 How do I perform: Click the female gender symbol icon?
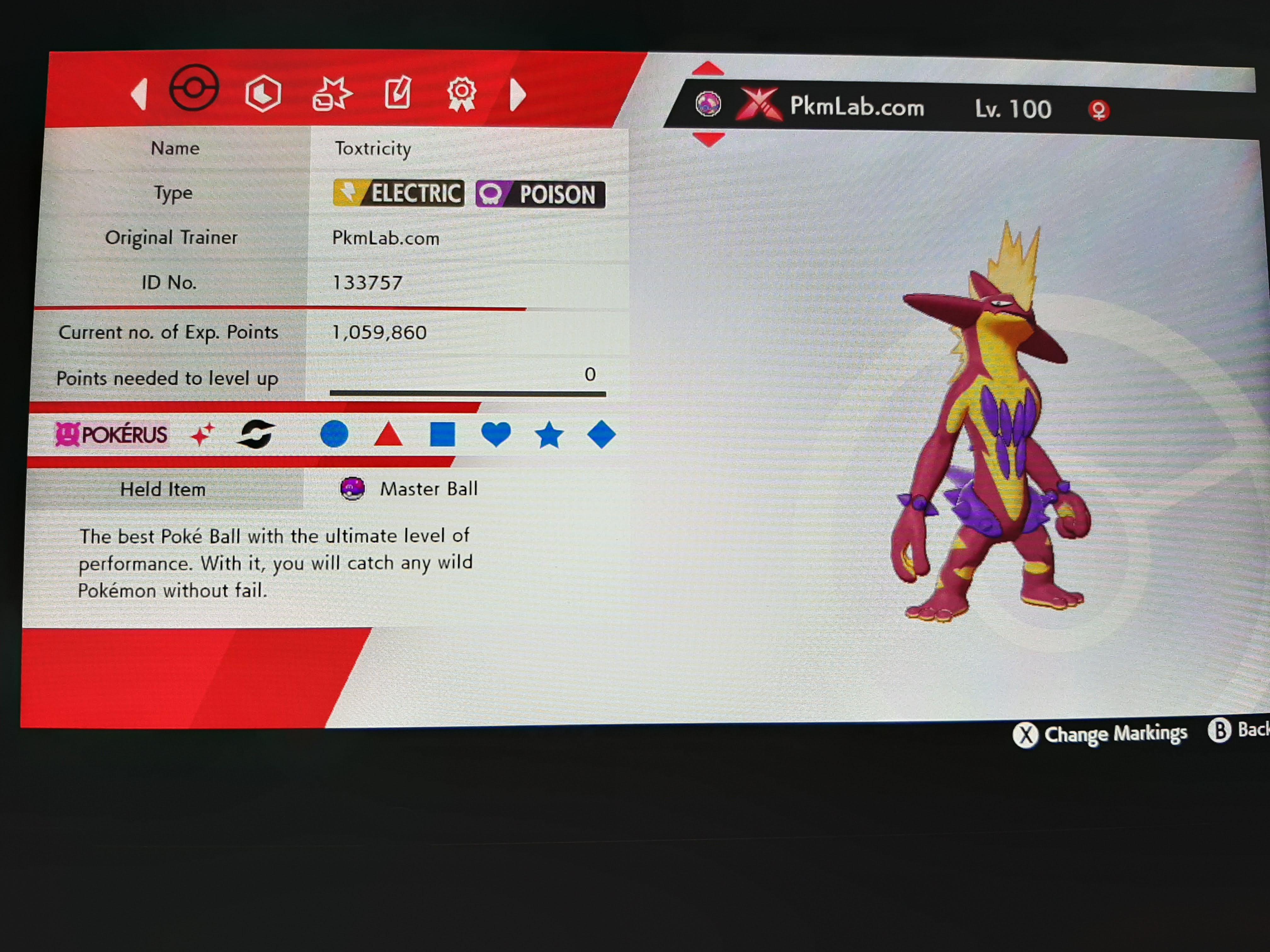1099,110
